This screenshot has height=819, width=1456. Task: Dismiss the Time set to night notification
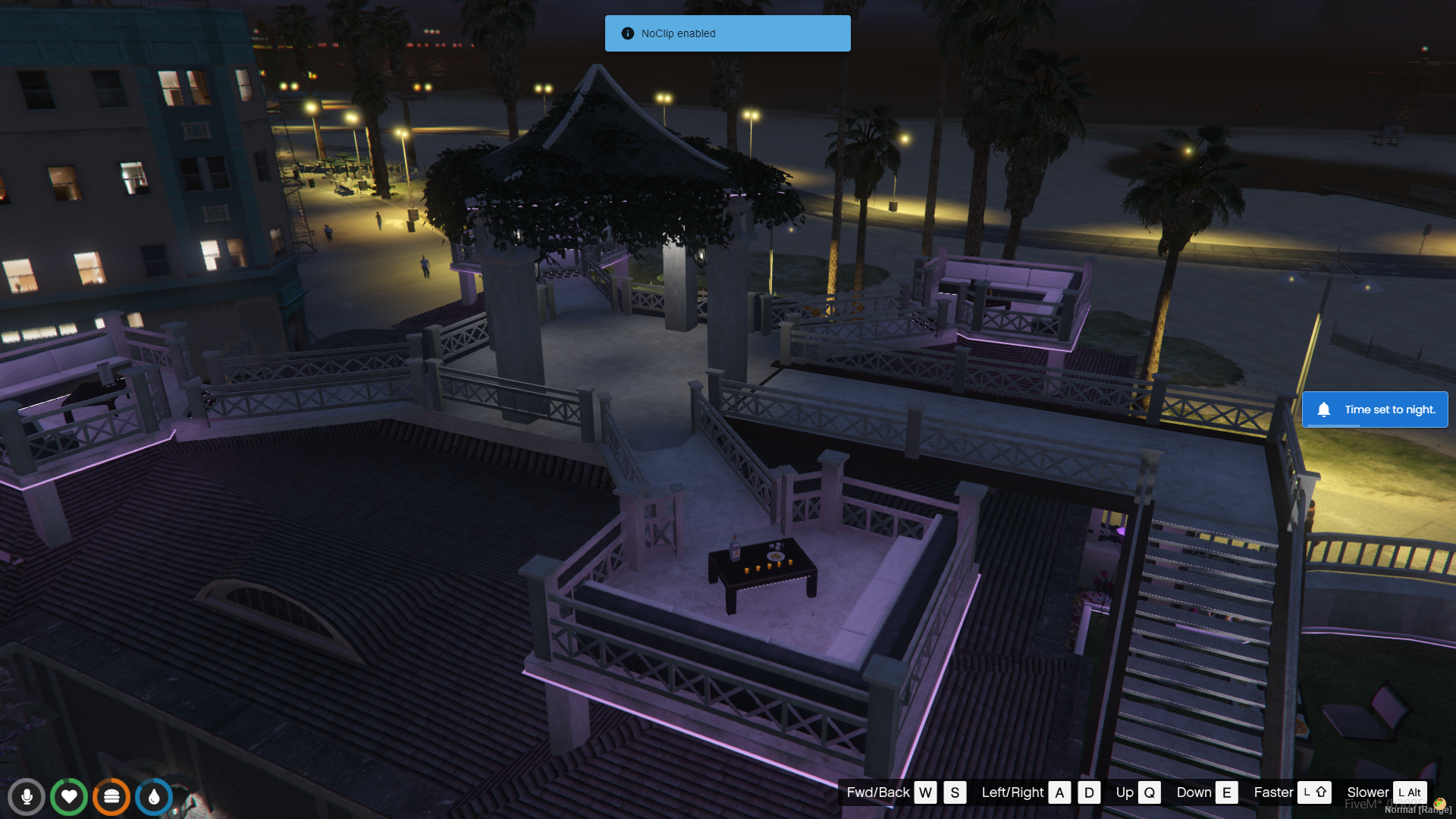coord(1374,409)
